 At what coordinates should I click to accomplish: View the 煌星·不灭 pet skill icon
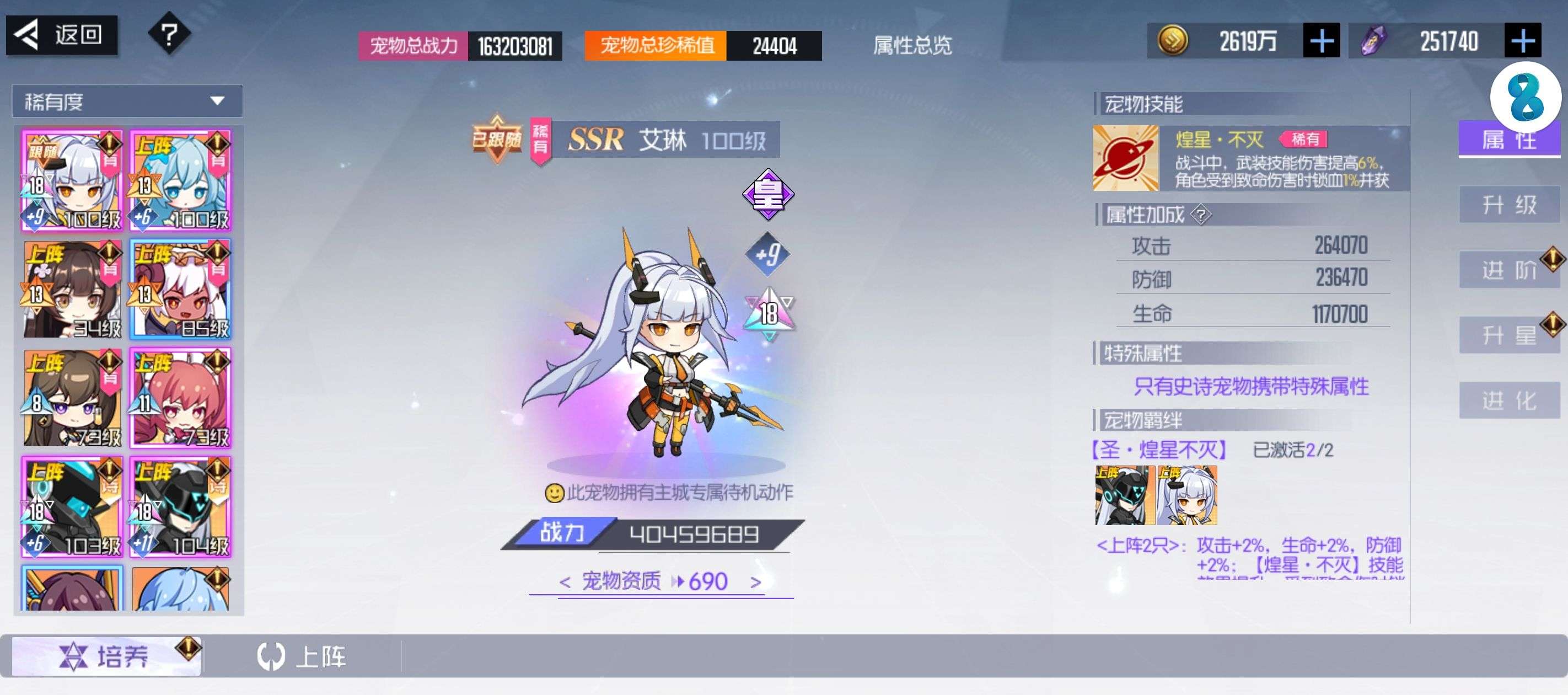click(x=1125, y=158)
